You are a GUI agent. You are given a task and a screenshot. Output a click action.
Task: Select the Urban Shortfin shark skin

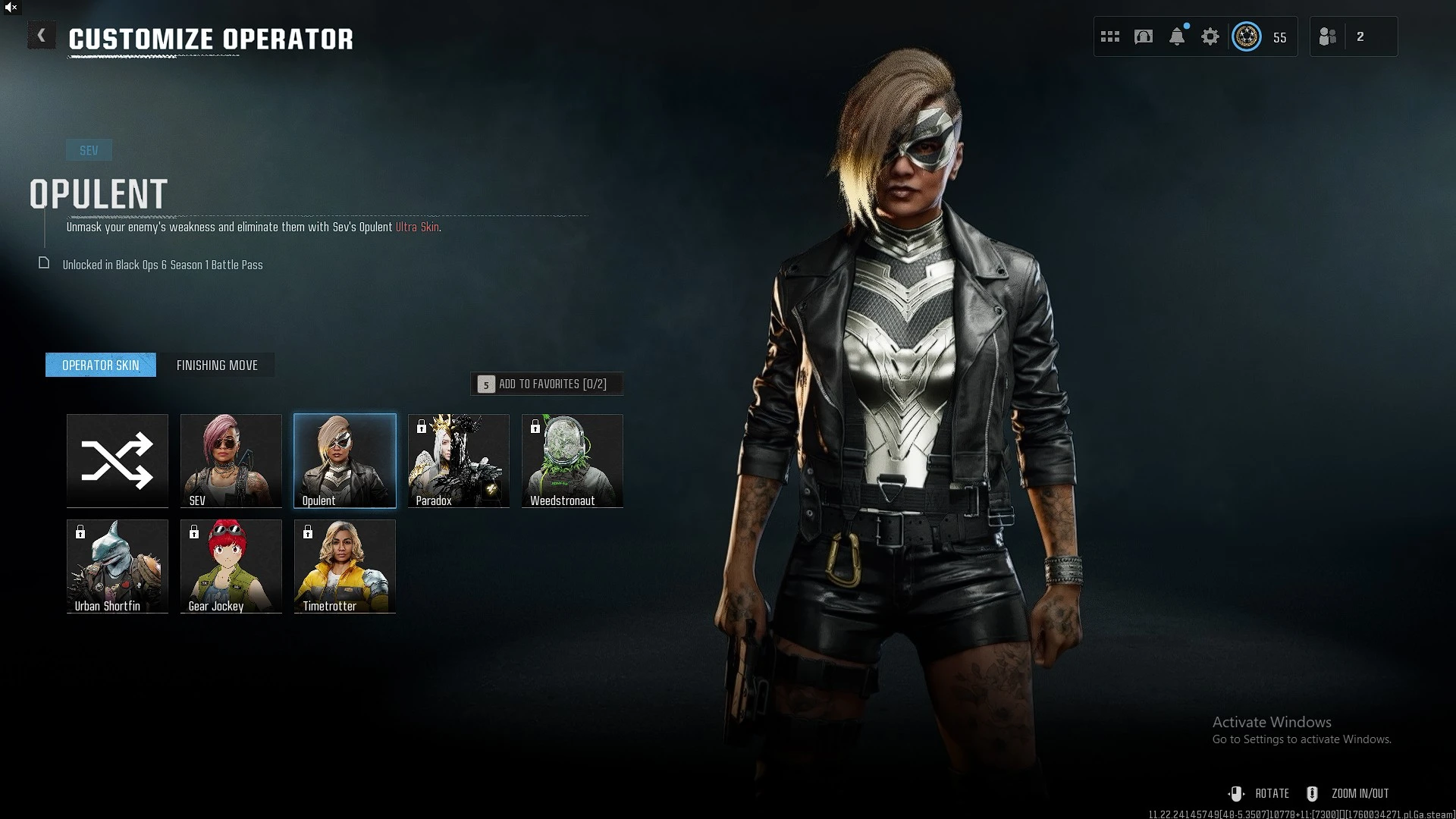118,566
